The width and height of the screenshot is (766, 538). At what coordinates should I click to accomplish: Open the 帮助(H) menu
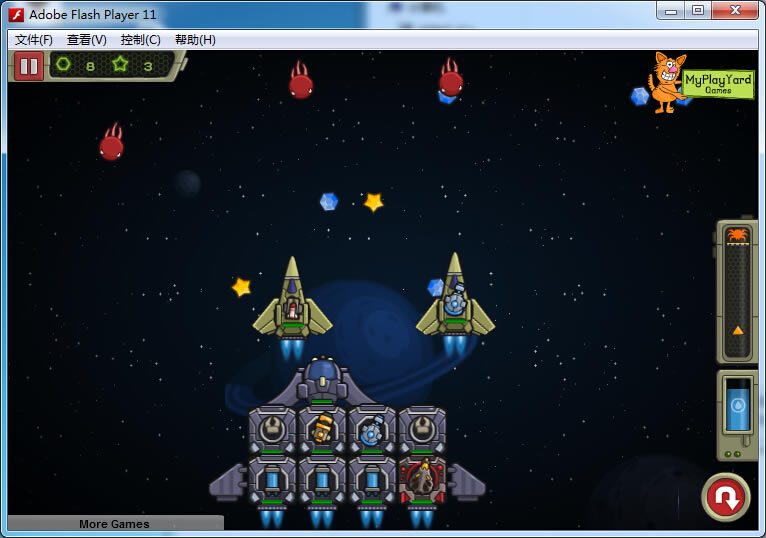point(195,40)
